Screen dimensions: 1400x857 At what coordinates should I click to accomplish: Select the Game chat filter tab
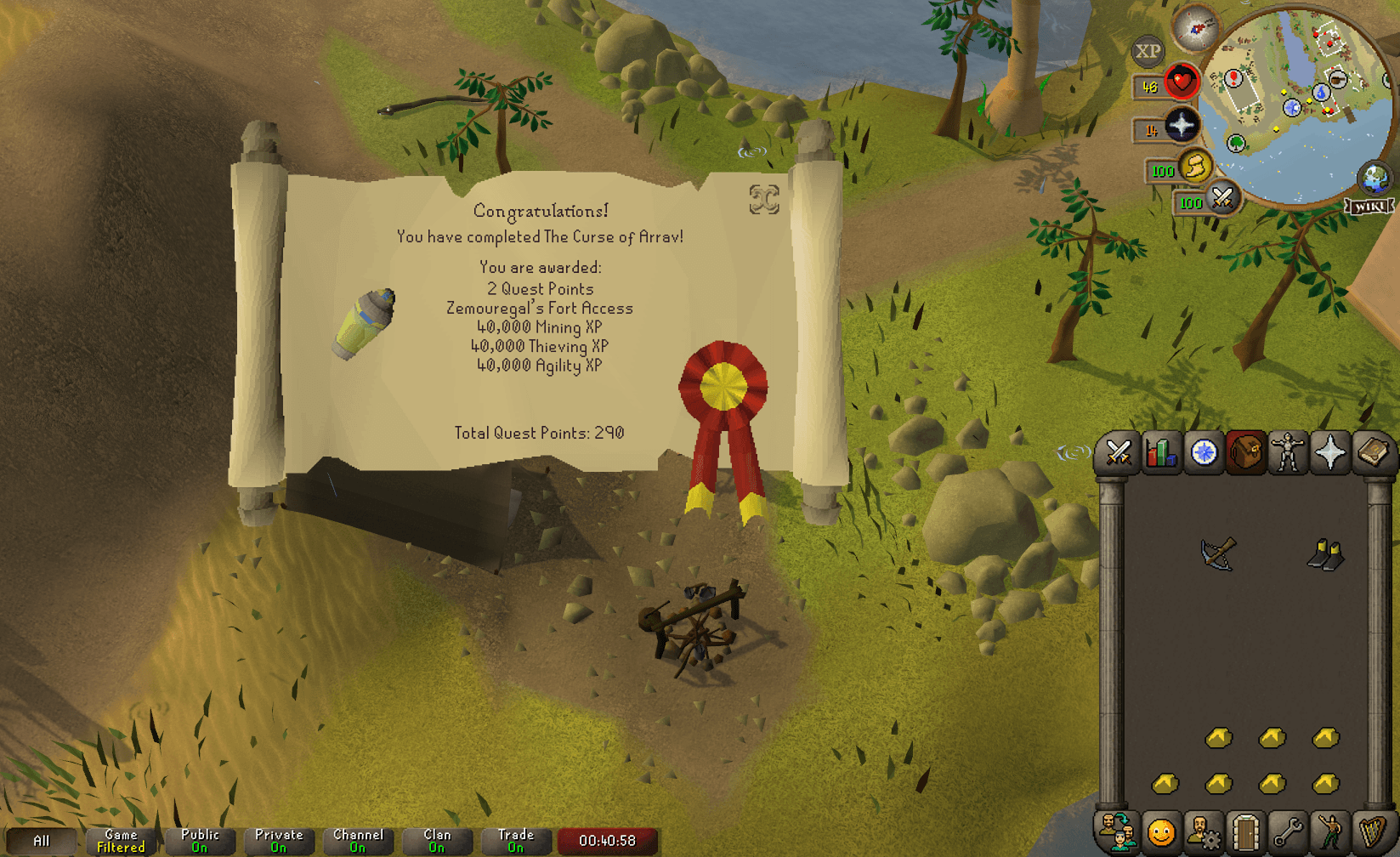pyautogui.click(x=121, y=841)
